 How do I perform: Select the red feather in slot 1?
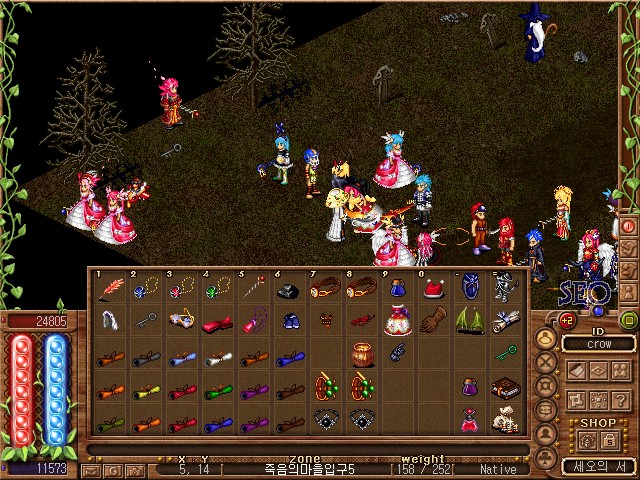coord(108,289)
